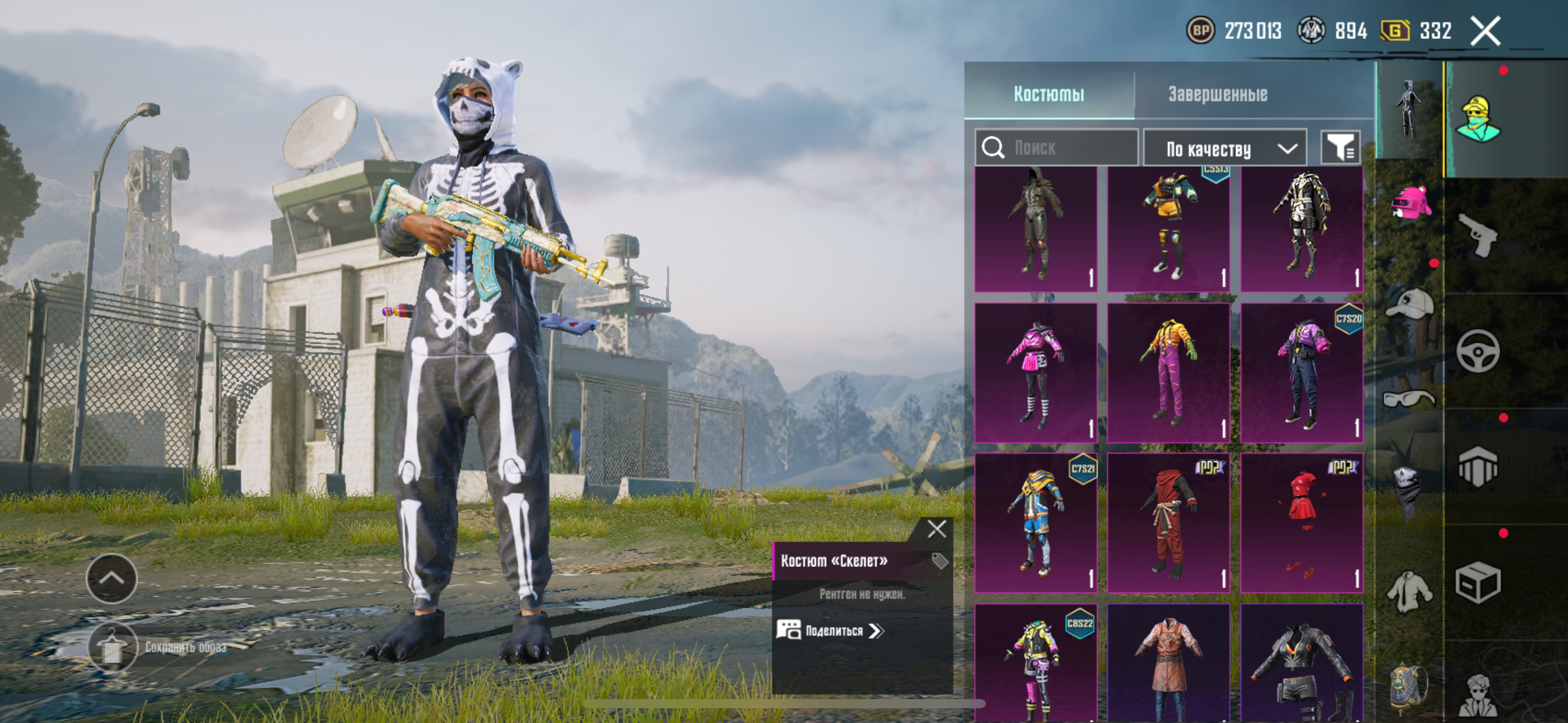The width and height of the screenshot is (1568, 723).
Task: Open the funnel filter button
Action: 1340,148
